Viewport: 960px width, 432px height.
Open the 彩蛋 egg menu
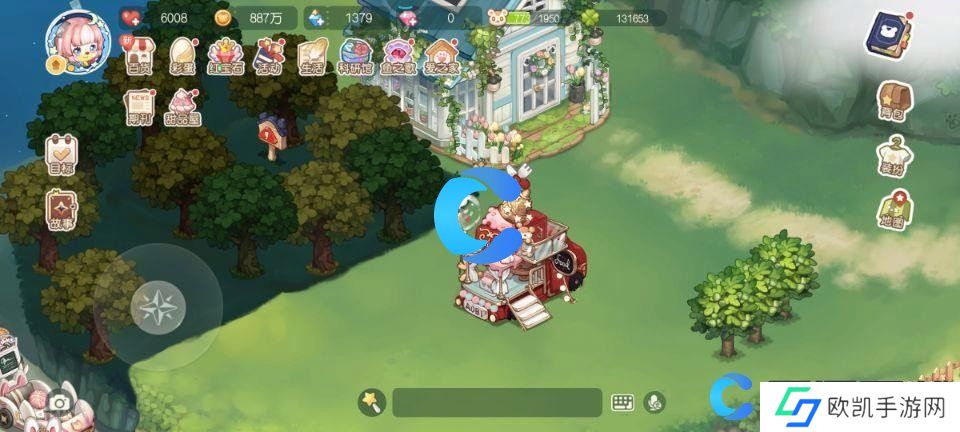(183, 56)
